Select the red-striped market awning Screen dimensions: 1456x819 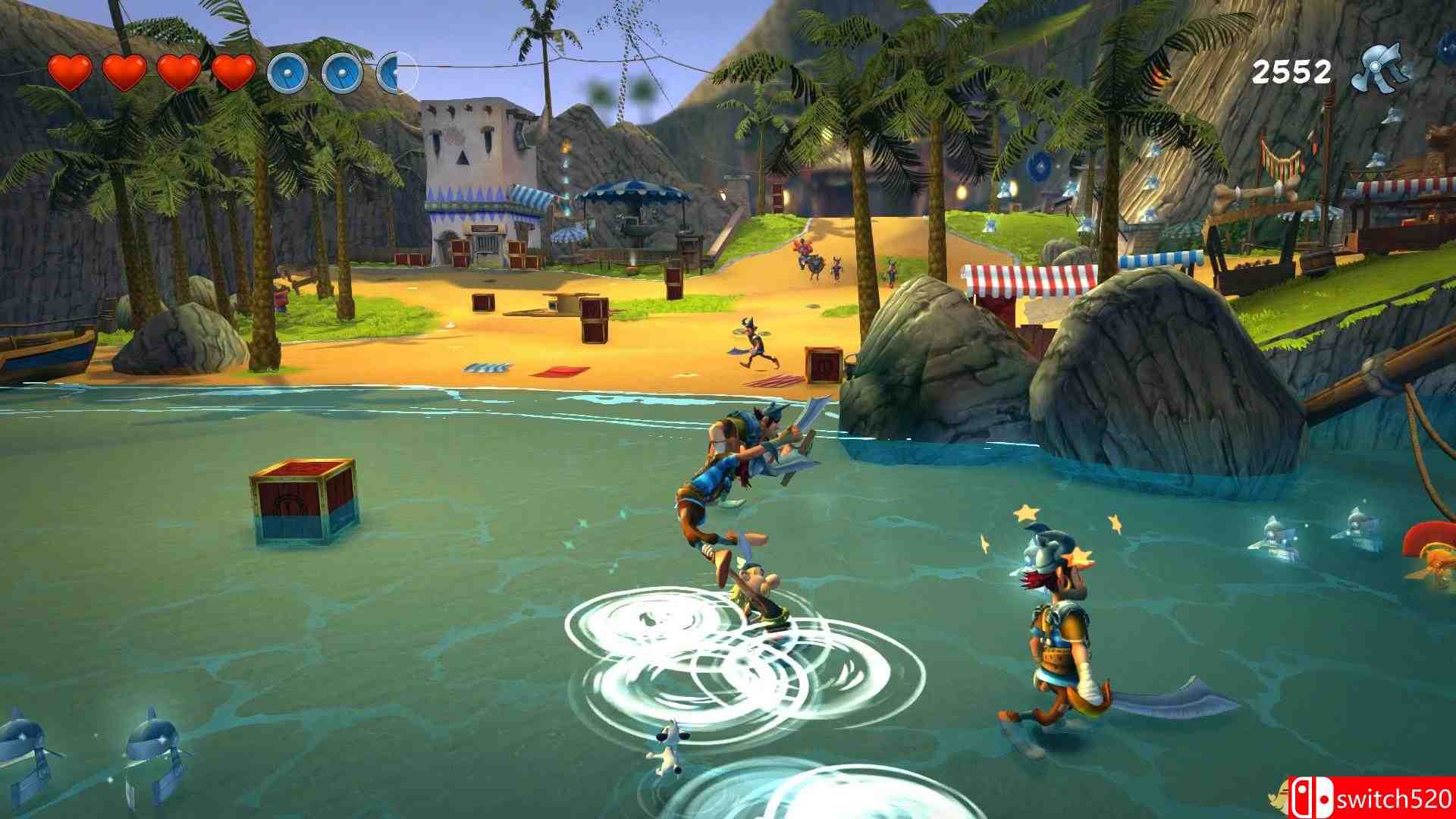[x=1024, y=277]
